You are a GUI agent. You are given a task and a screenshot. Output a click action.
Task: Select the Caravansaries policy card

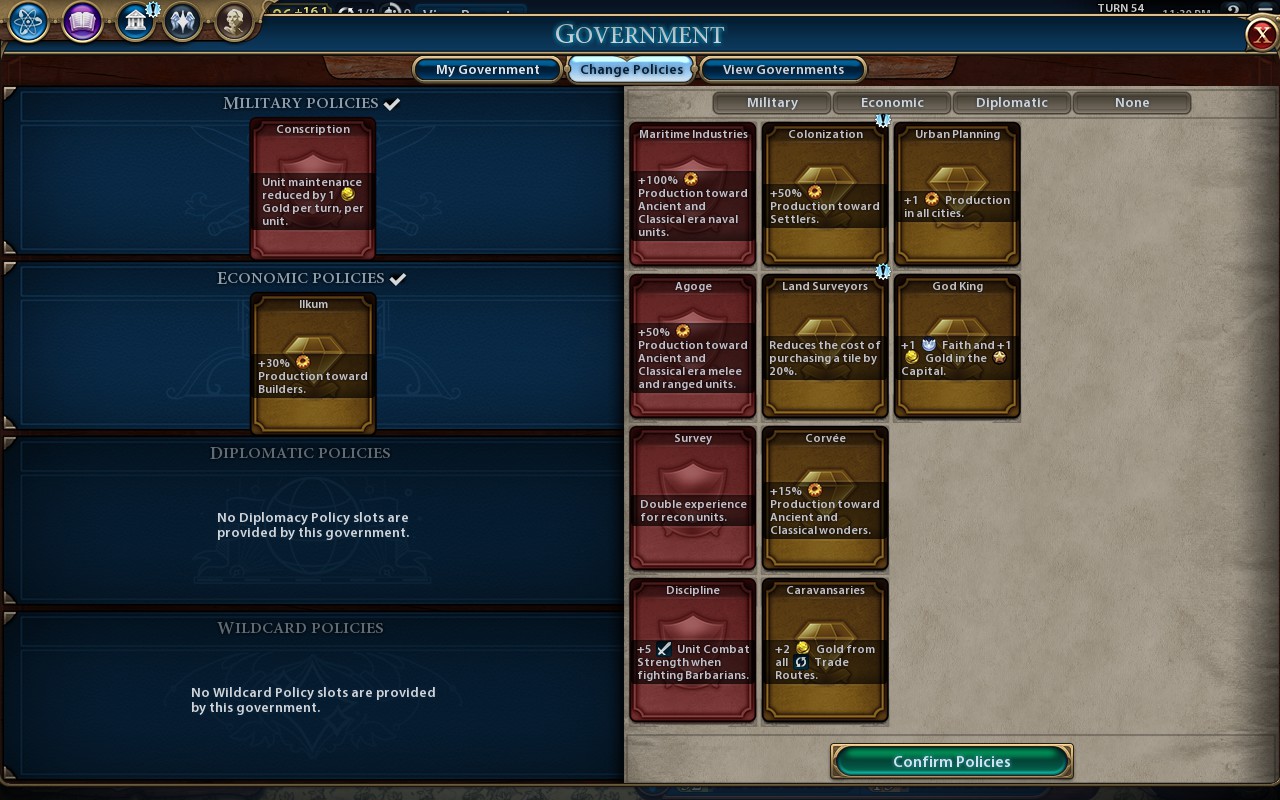tap(825, 650)
